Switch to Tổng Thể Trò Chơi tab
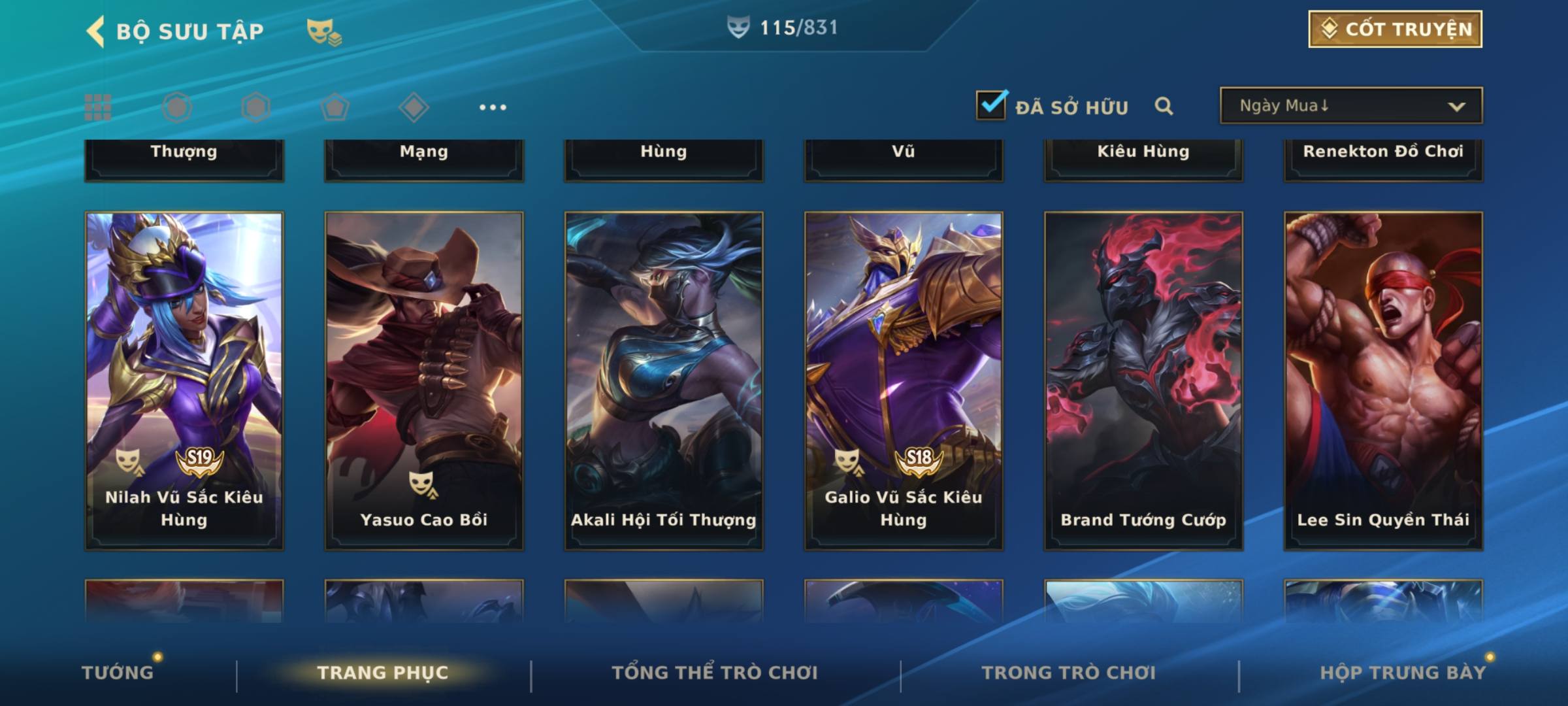The width and height of the screenshot is (1568, 706). [x=715, y=673]
